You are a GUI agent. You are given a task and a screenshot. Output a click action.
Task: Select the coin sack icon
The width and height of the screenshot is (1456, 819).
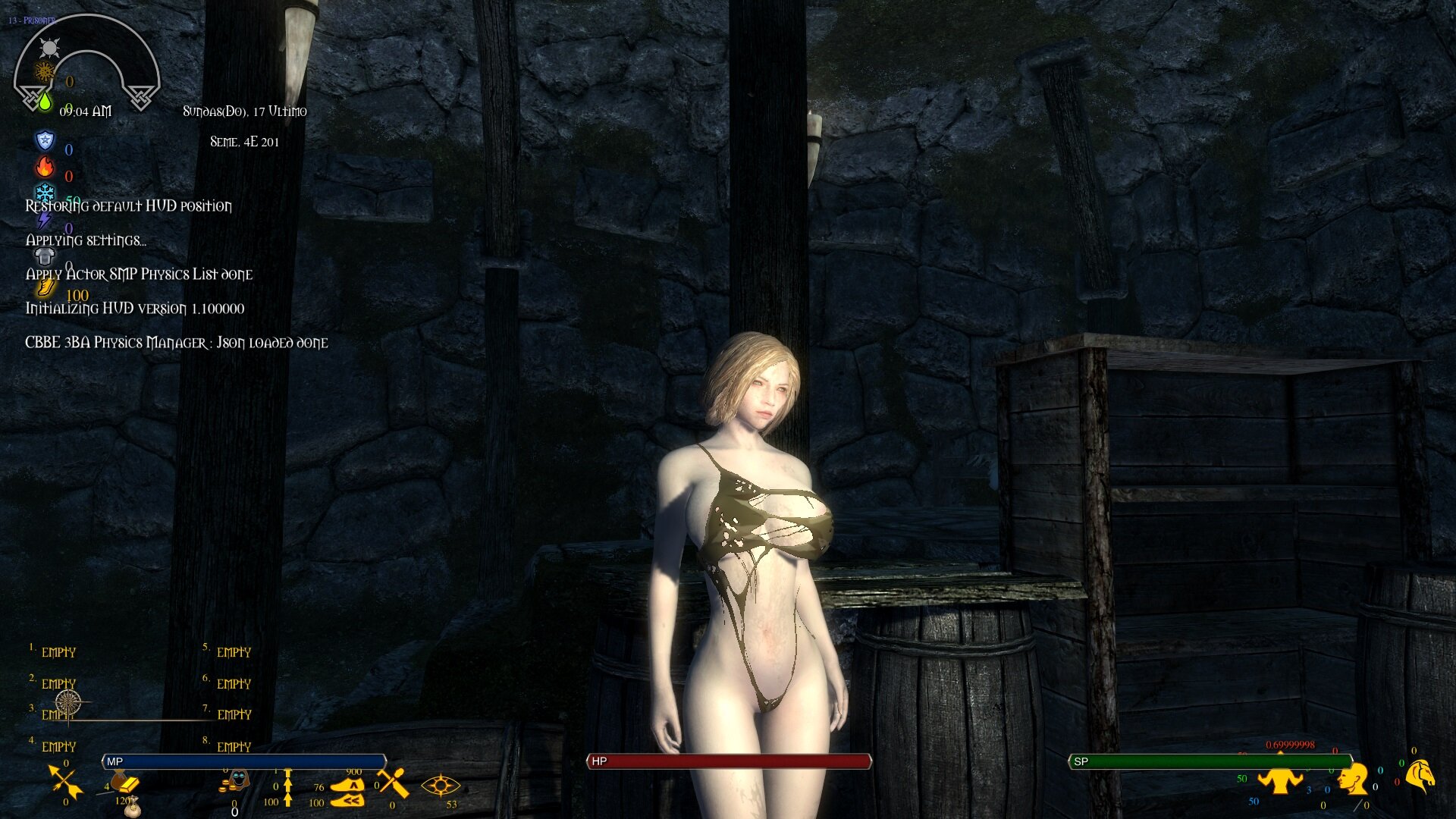pos(132,807)
